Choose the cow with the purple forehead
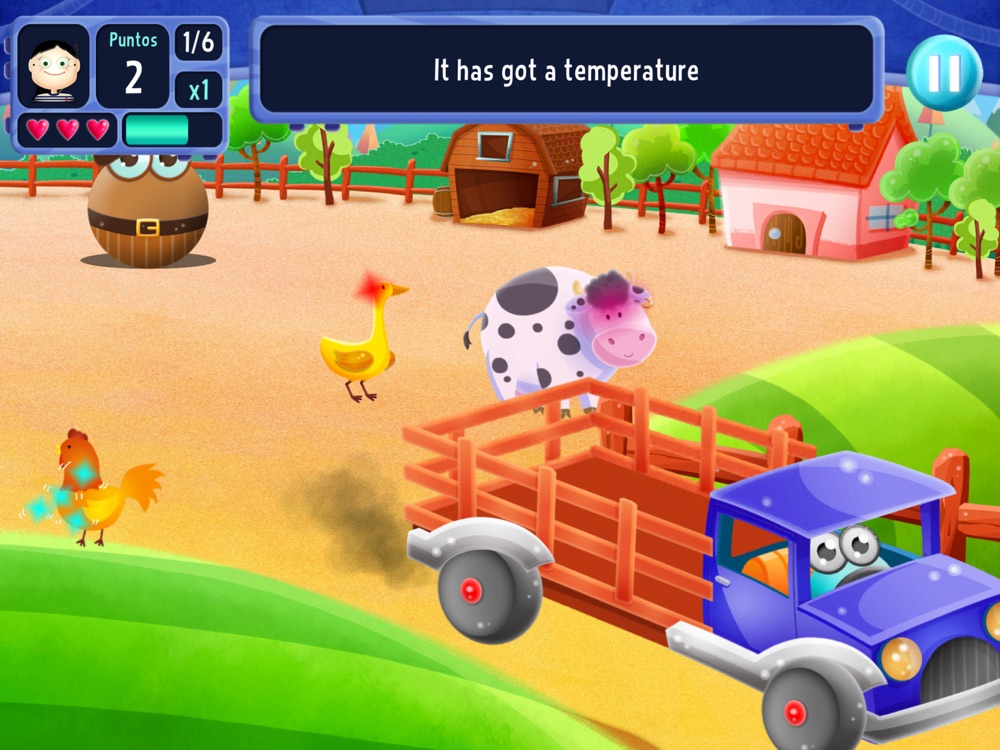This screenshot has width=1000, height=750. (564, 333)
